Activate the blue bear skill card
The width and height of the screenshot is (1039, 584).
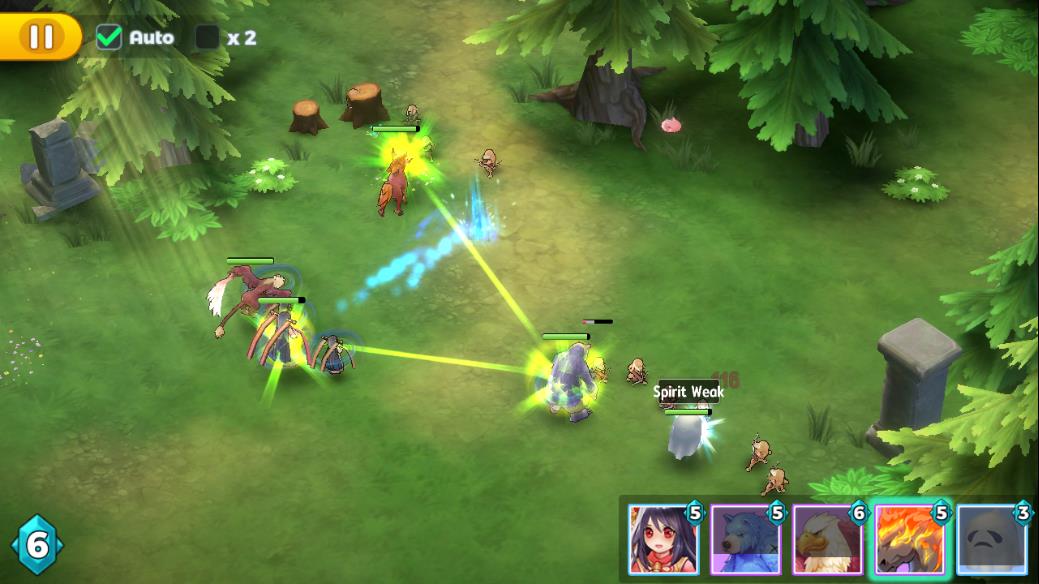tap(745, 539)
